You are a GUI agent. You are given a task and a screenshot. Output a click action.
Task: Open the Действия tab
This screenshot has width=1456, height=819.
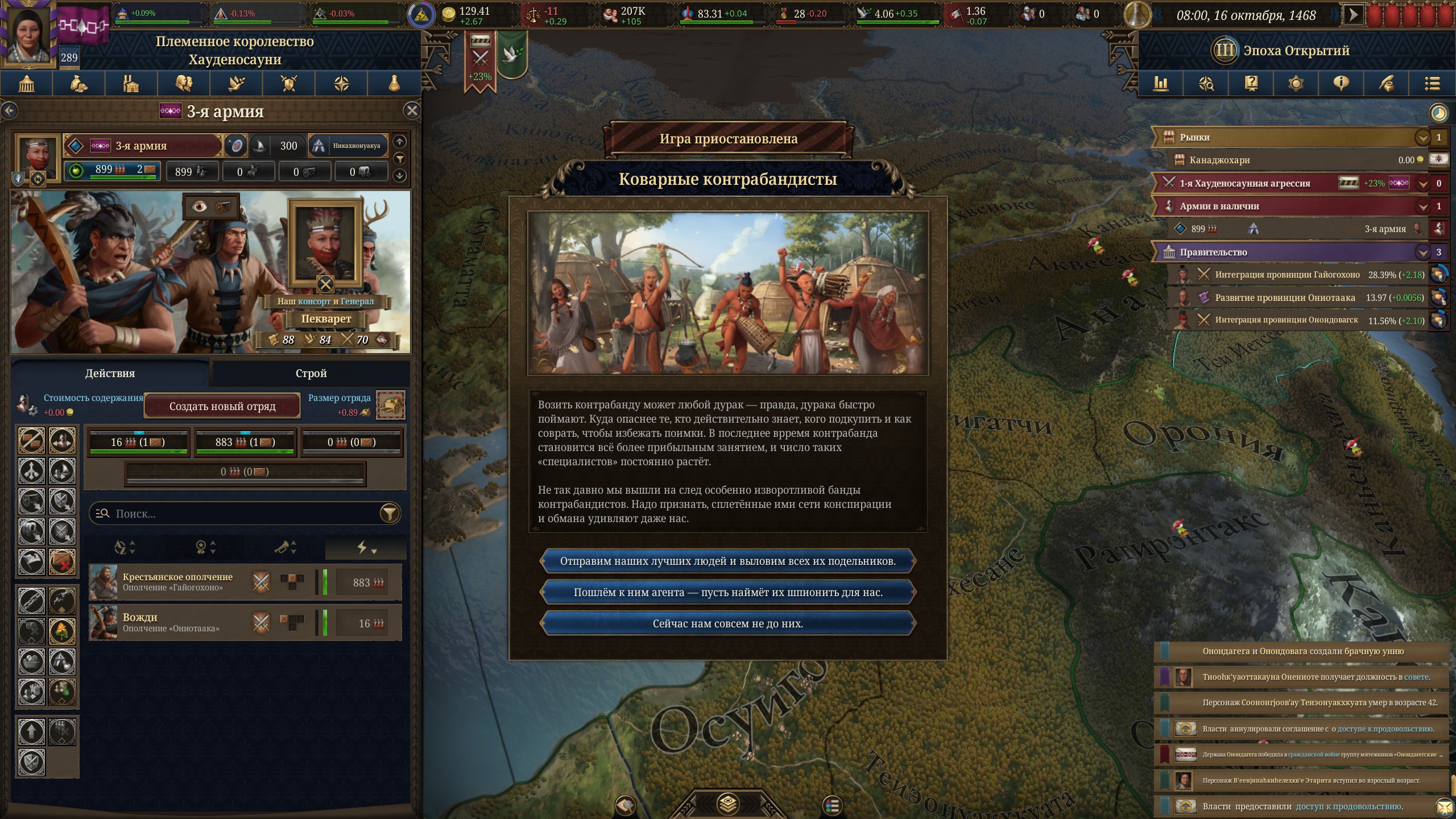pyautogui.click(x=110, y=373)
